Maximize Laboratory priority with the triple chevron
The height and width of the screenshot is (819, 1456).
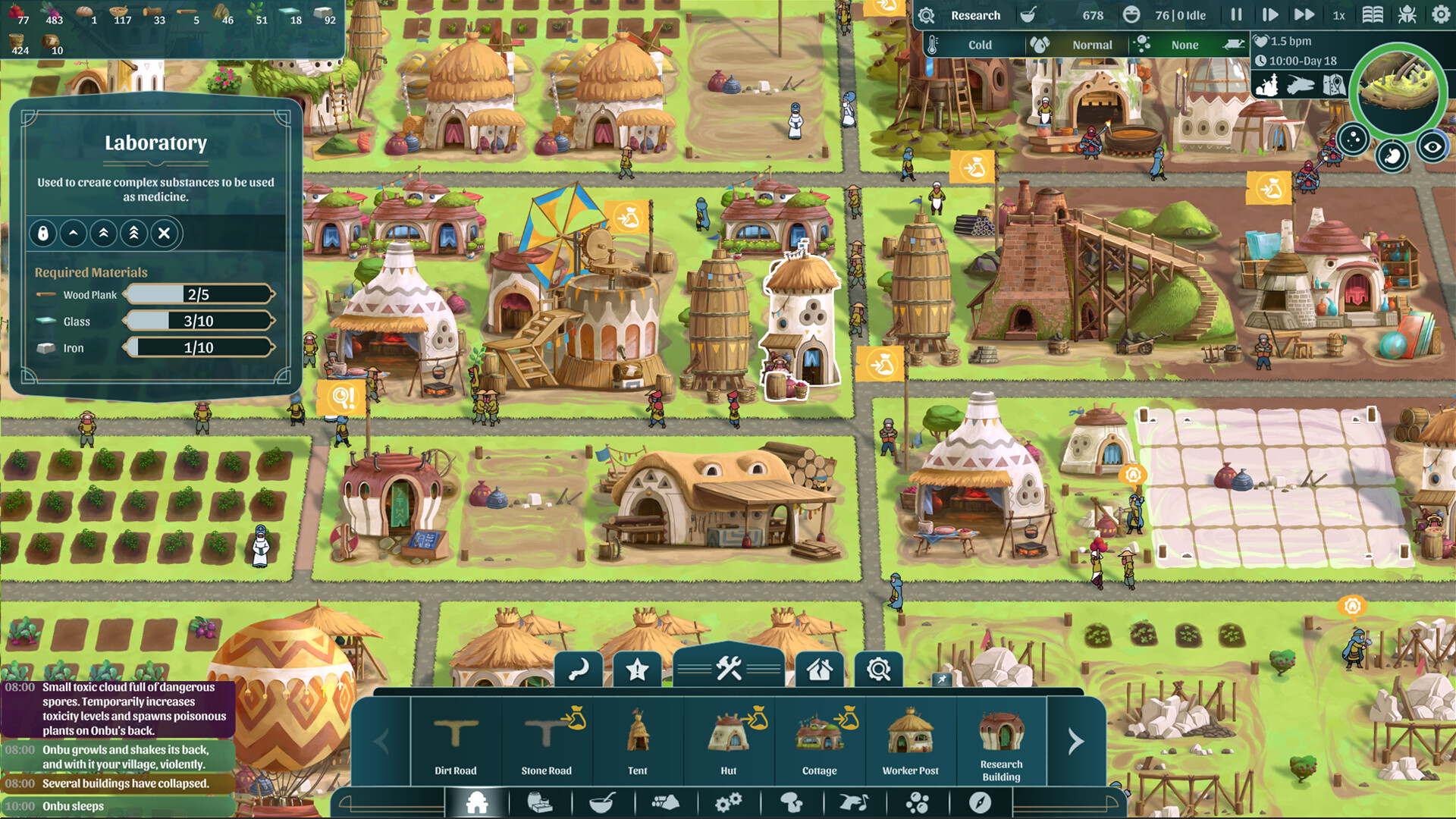point(133,234)
